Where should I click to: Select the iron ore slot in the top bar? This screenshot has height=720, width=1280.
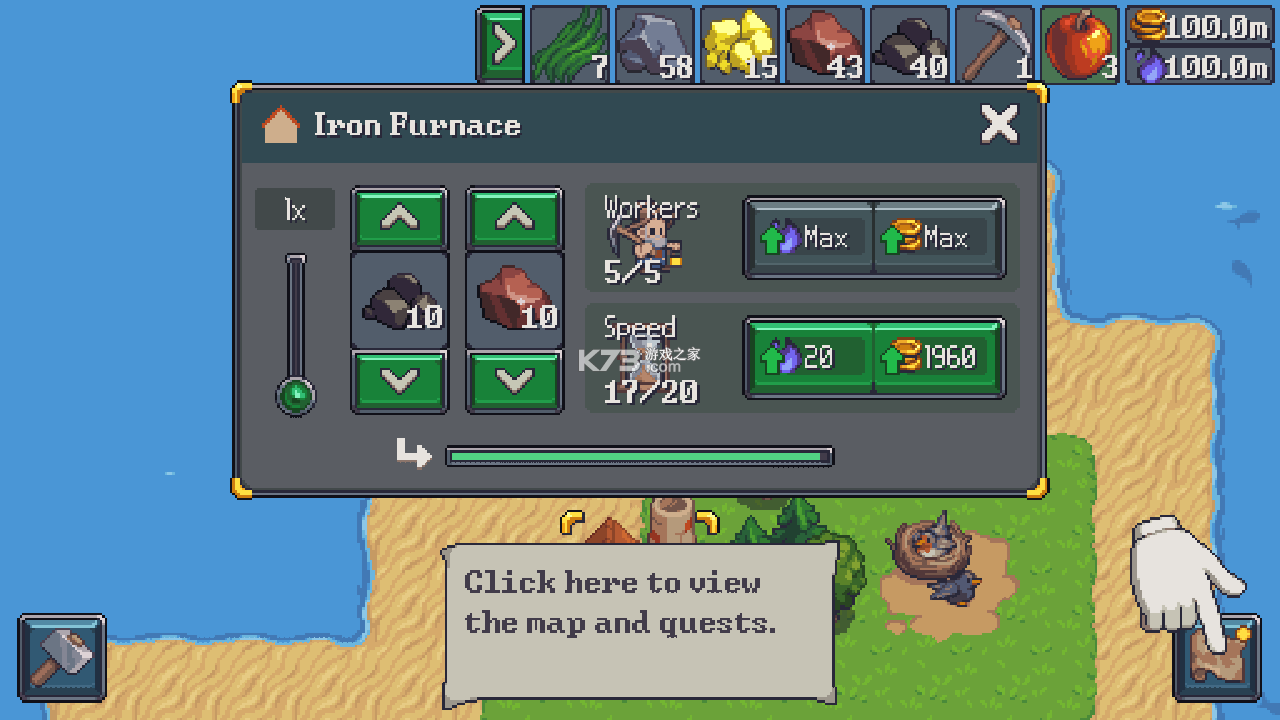[x=824, y=45]
